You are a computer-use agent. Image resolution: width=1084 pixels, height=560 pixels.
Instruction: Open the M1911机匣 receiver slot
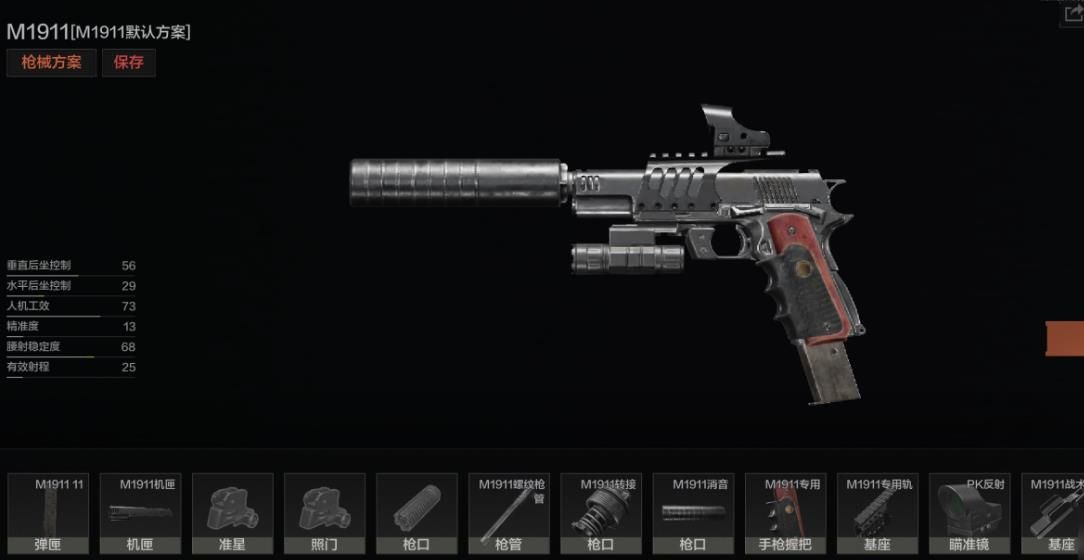[140, 514]
